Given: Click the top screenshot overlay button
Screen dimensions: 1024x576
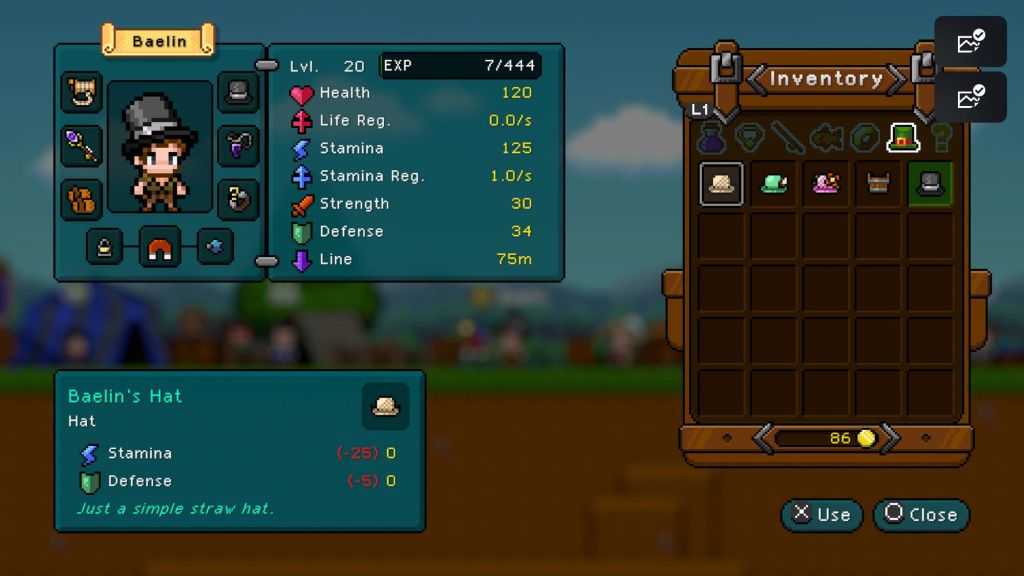Looking at the screenshot, I should click(970, 42).
